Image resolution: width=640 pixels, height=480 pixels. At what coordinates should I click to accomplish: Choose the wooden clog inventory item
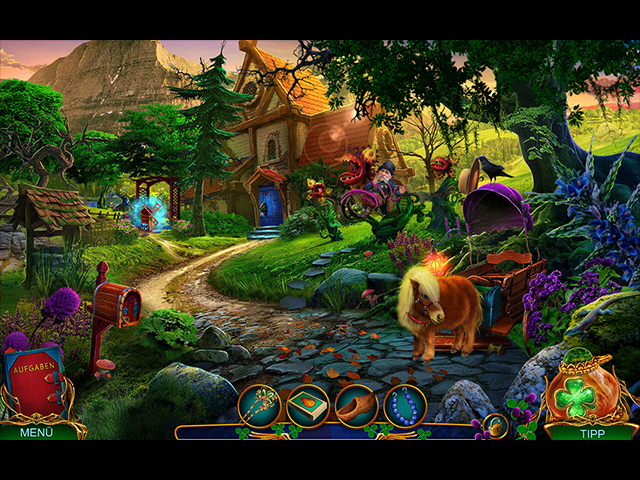[x=357, y=406]
